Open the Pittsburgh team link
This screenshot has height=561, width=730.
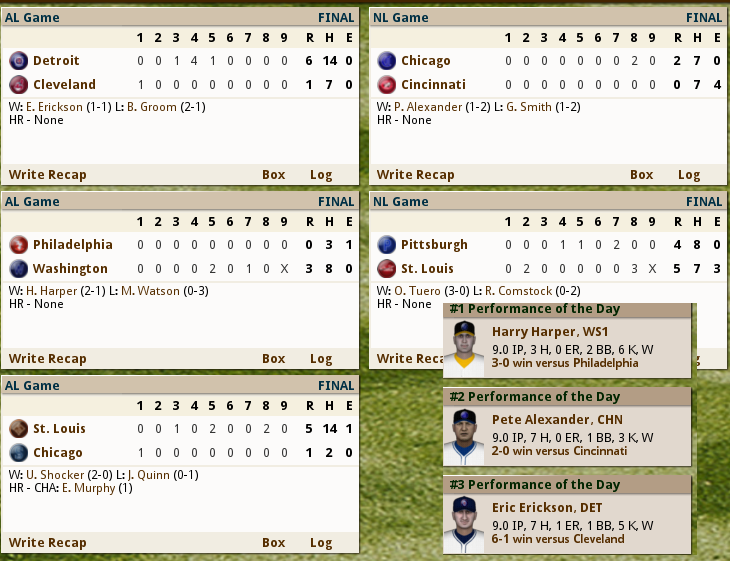(x=434, y=244)
